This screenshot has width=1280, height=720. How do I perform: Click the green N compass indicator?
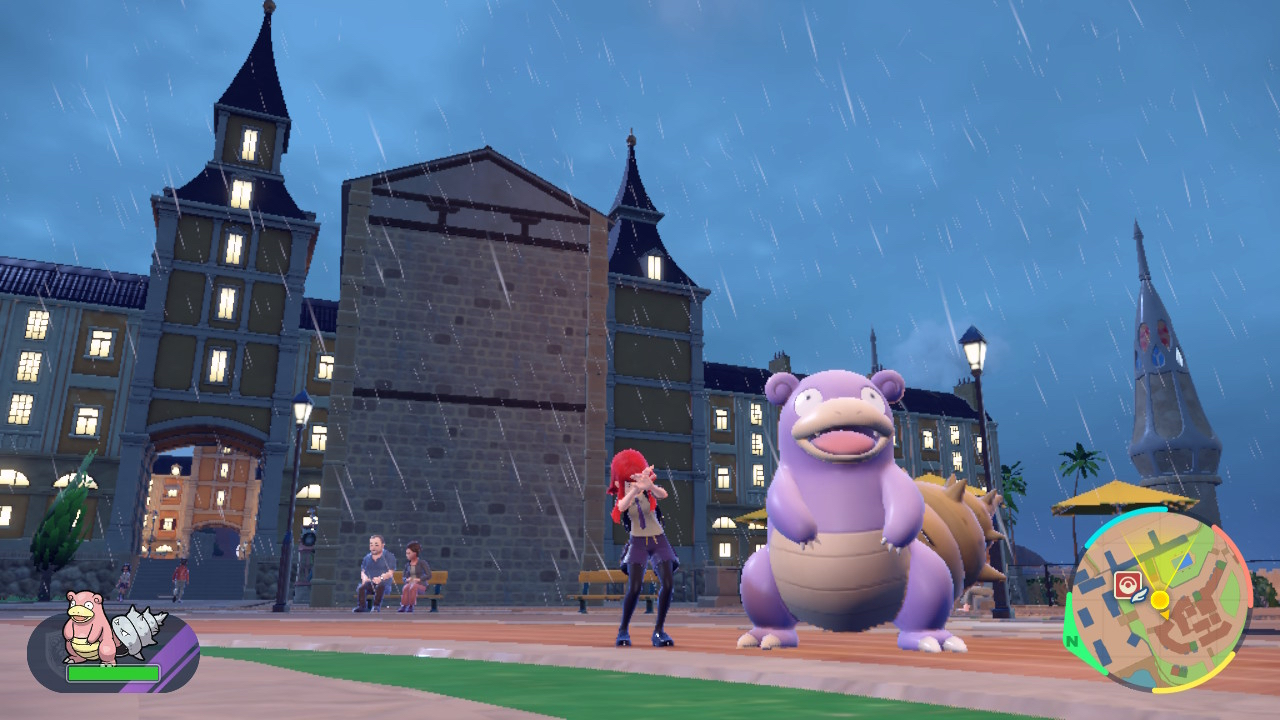[x=1073, y=641]
